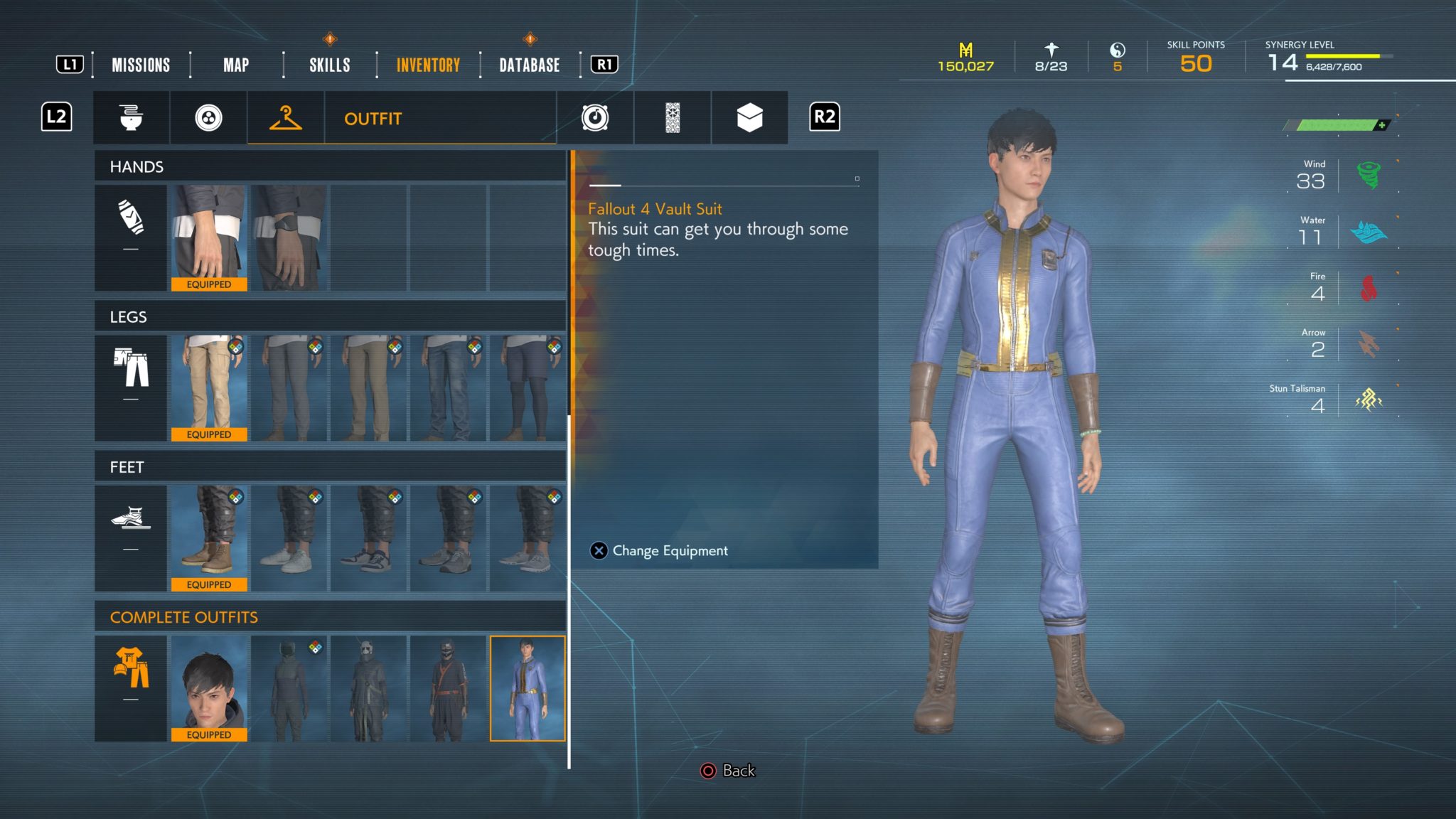Click the box inventory category icon
The image size is (1456, 819).
pos(749,118)
